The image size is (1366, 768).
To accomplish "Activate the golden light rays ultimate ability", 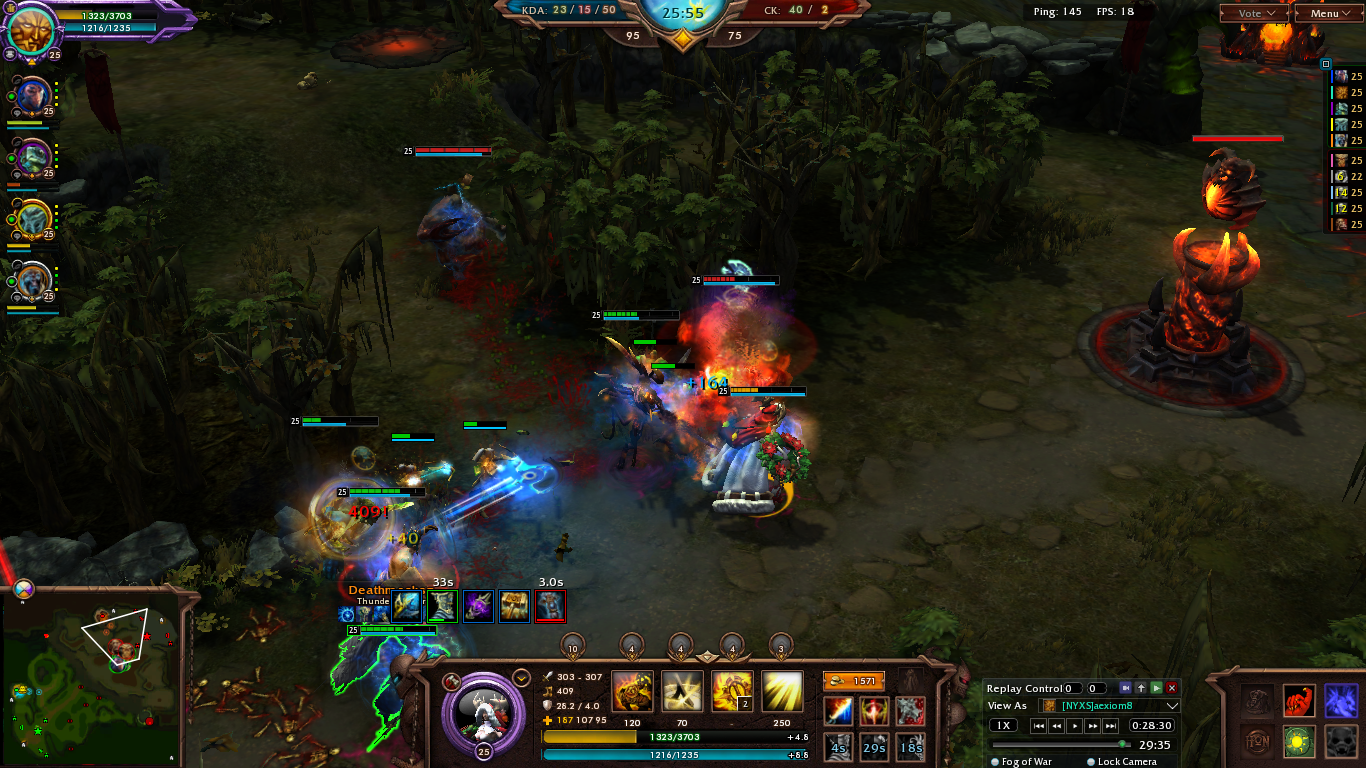I will click(x=782, y=692).
